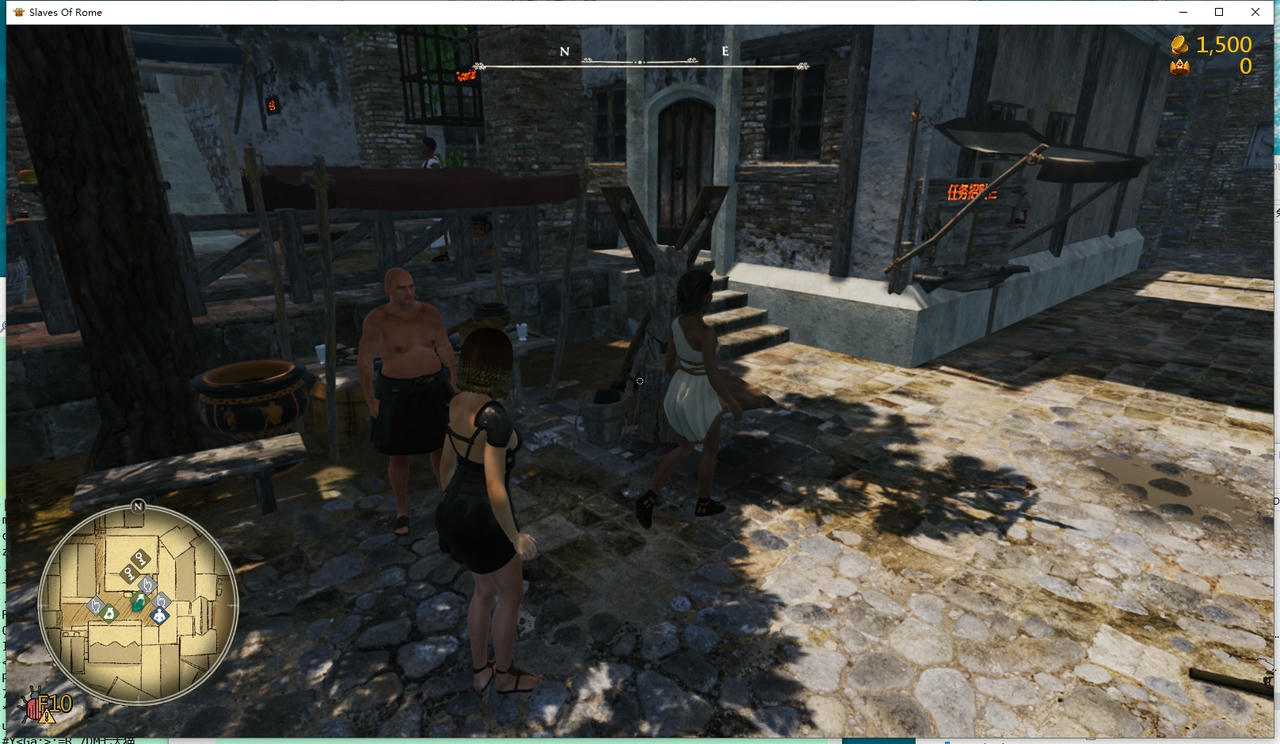Click the left gray hand marker on the minimap
Screen dimensions: 1280x744
[x=96, y=606]
